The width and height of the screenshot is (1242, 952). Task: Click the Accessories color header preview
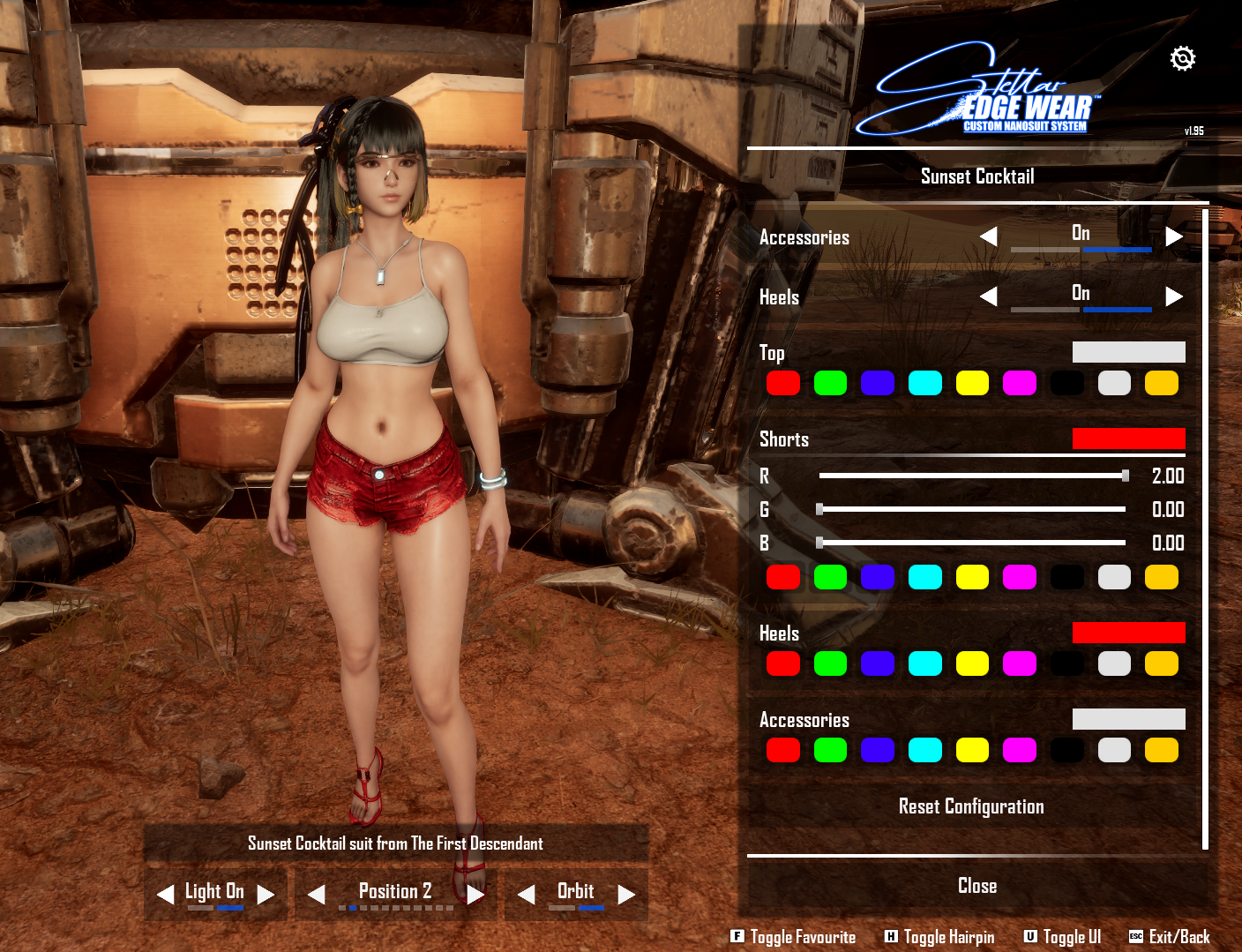click(x=1128, y=719)
